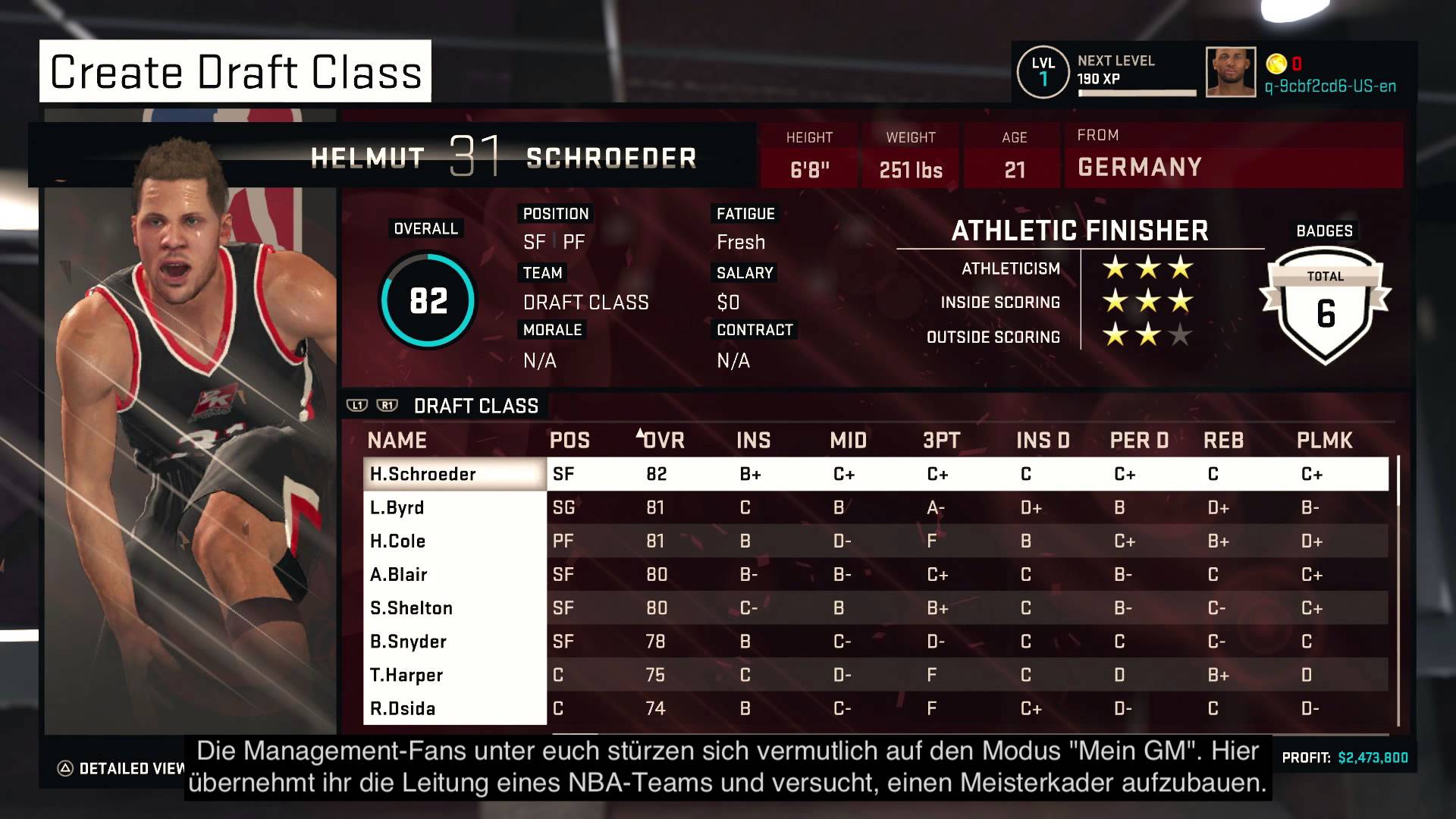Image resolution: width=1456 pixels, height=819 pixels.
Task: Pick R.Dsida in the player list
Action: (455, 708)
